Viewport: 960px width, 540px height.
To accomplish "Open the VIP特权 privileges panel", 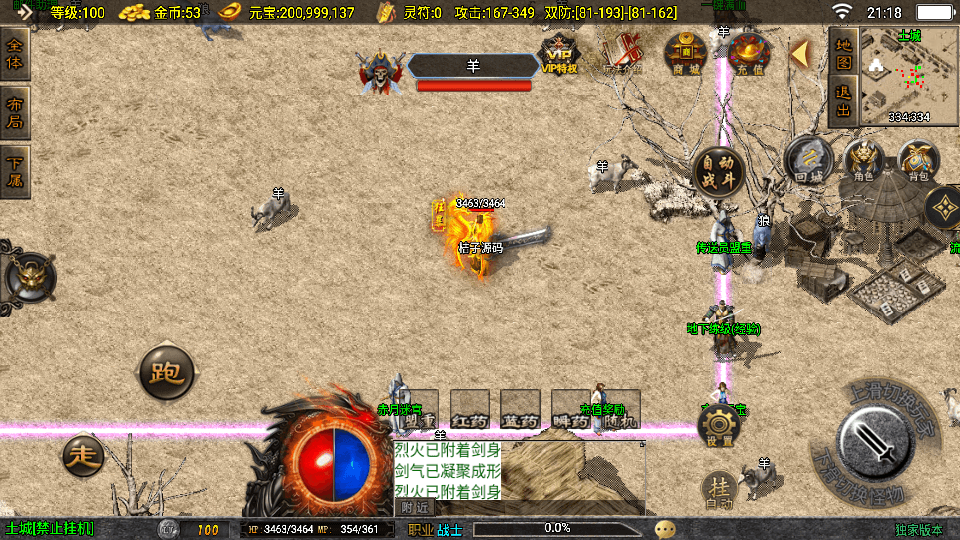I will click(559, 54).
